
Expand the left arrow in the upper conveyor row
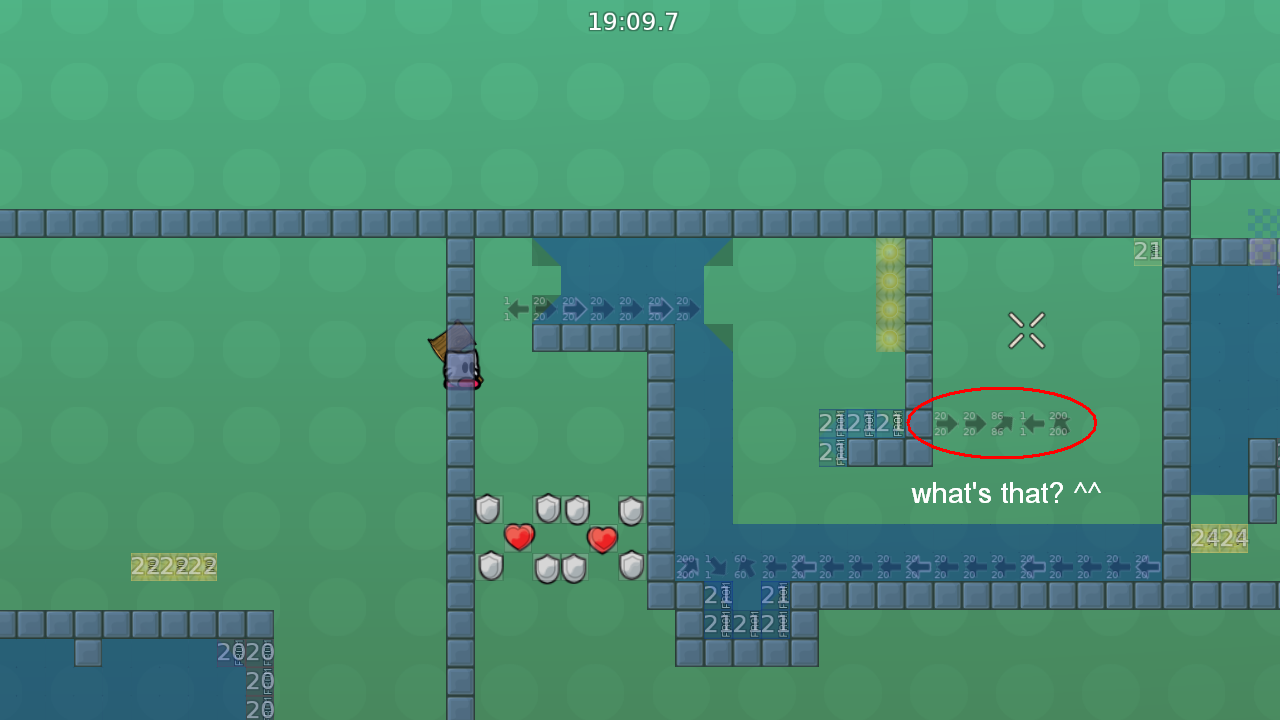516,309
